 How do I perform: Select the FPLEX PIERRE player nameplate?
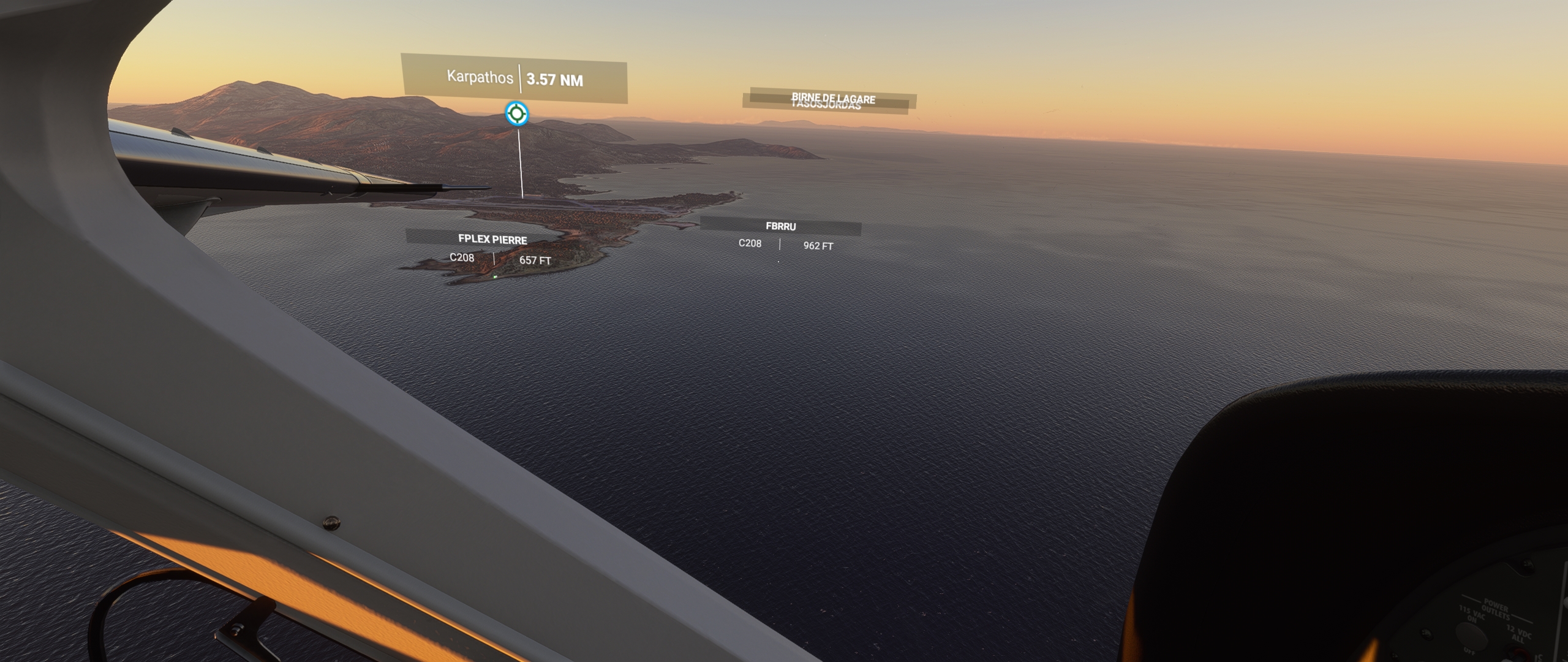pos(492,240)
